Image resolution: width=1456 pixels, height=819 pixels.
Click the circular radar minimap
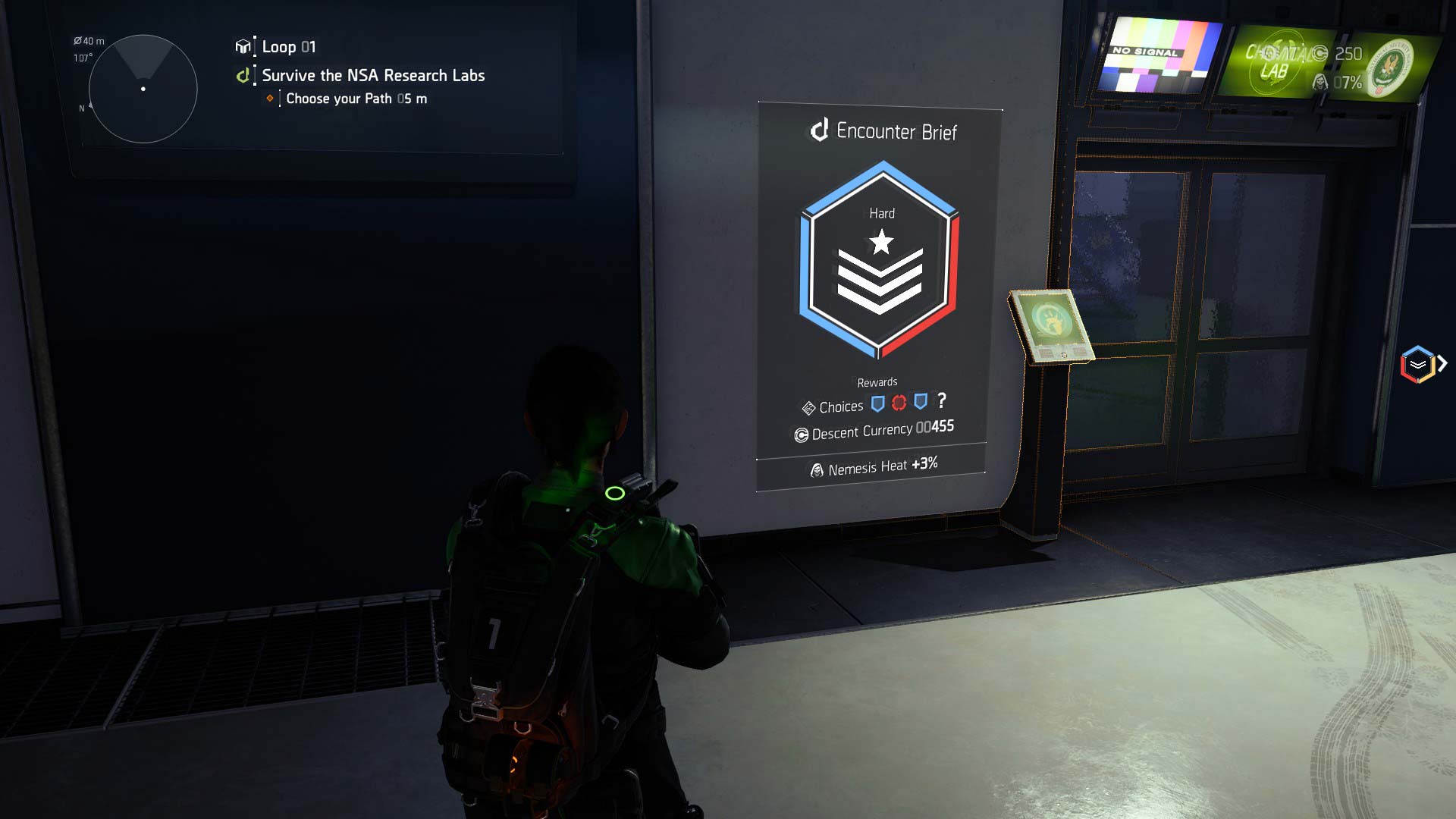pos(143,89)
